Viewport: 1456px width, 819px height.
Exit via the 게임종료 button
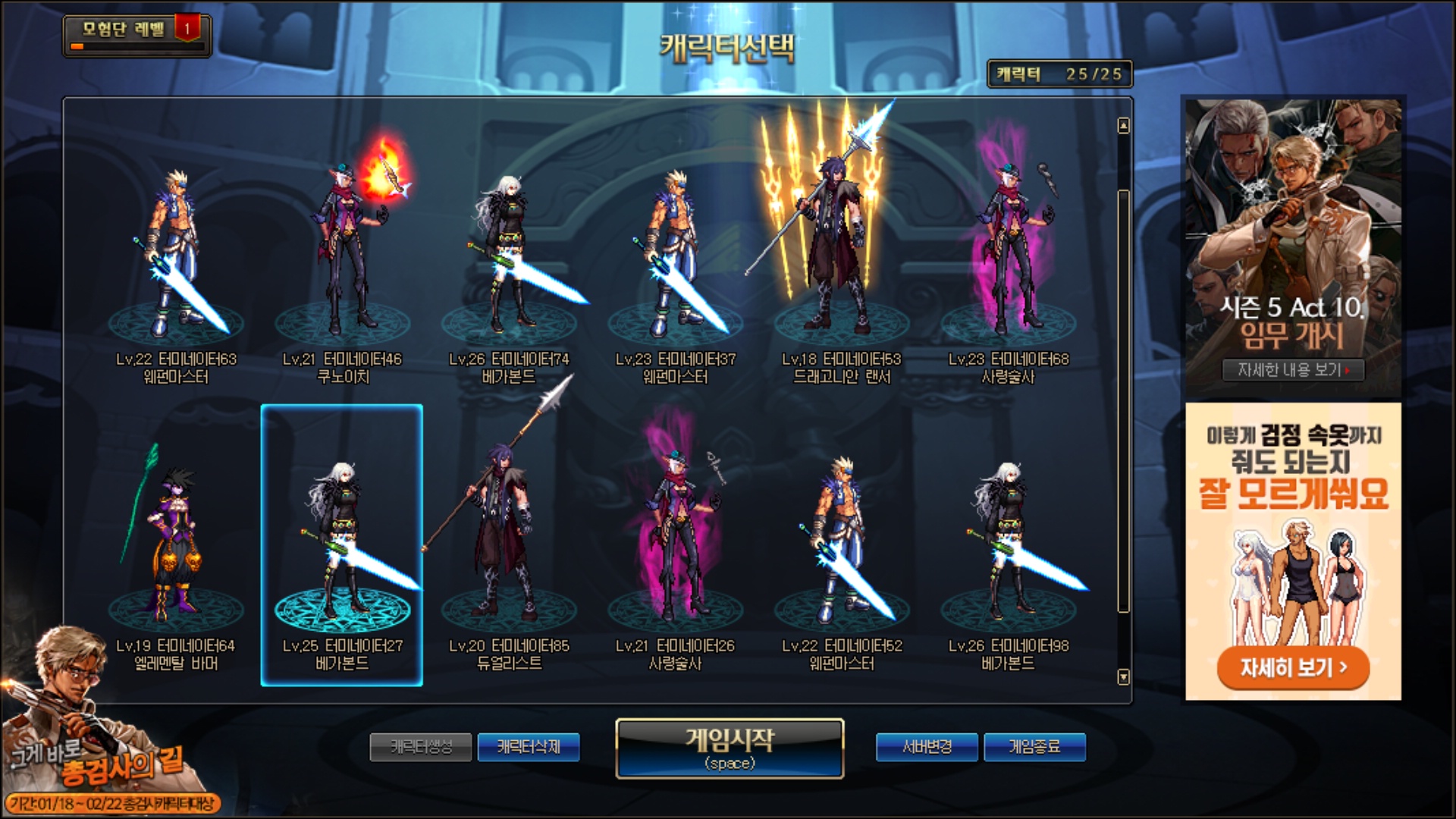coord(1034,747)
